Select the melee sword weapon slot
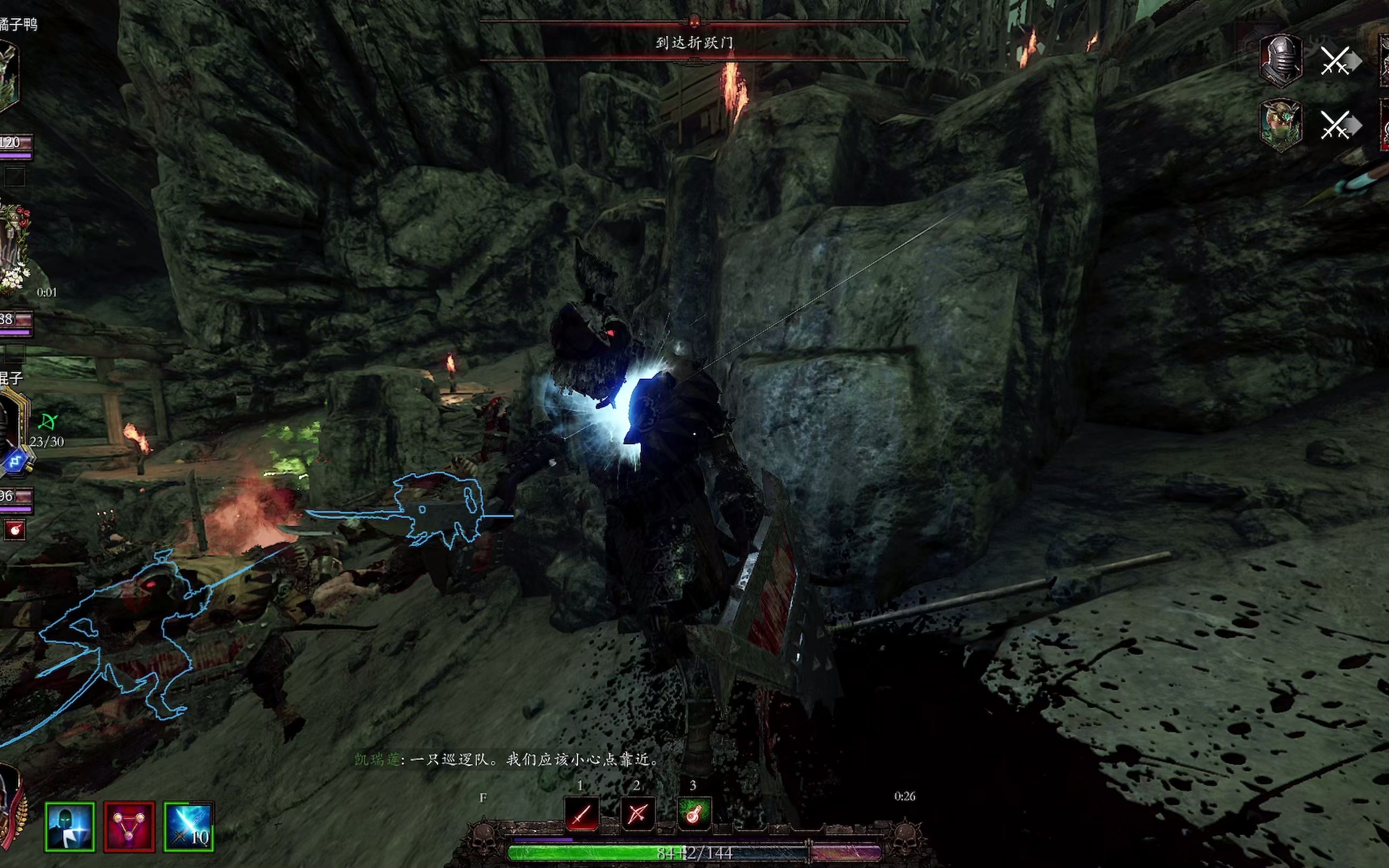This screenshot has height=868, width=1389. (x=581, y=813)
